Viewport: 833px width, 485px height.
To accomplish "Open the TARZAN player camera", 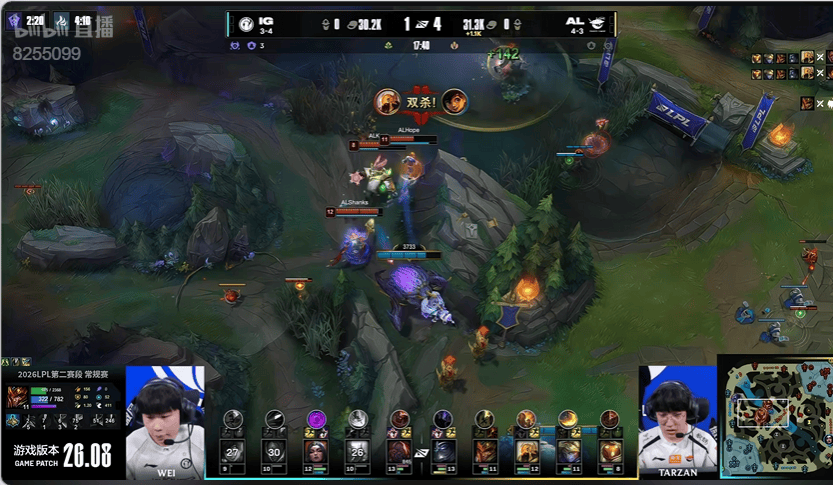I will tap(677, 418).
